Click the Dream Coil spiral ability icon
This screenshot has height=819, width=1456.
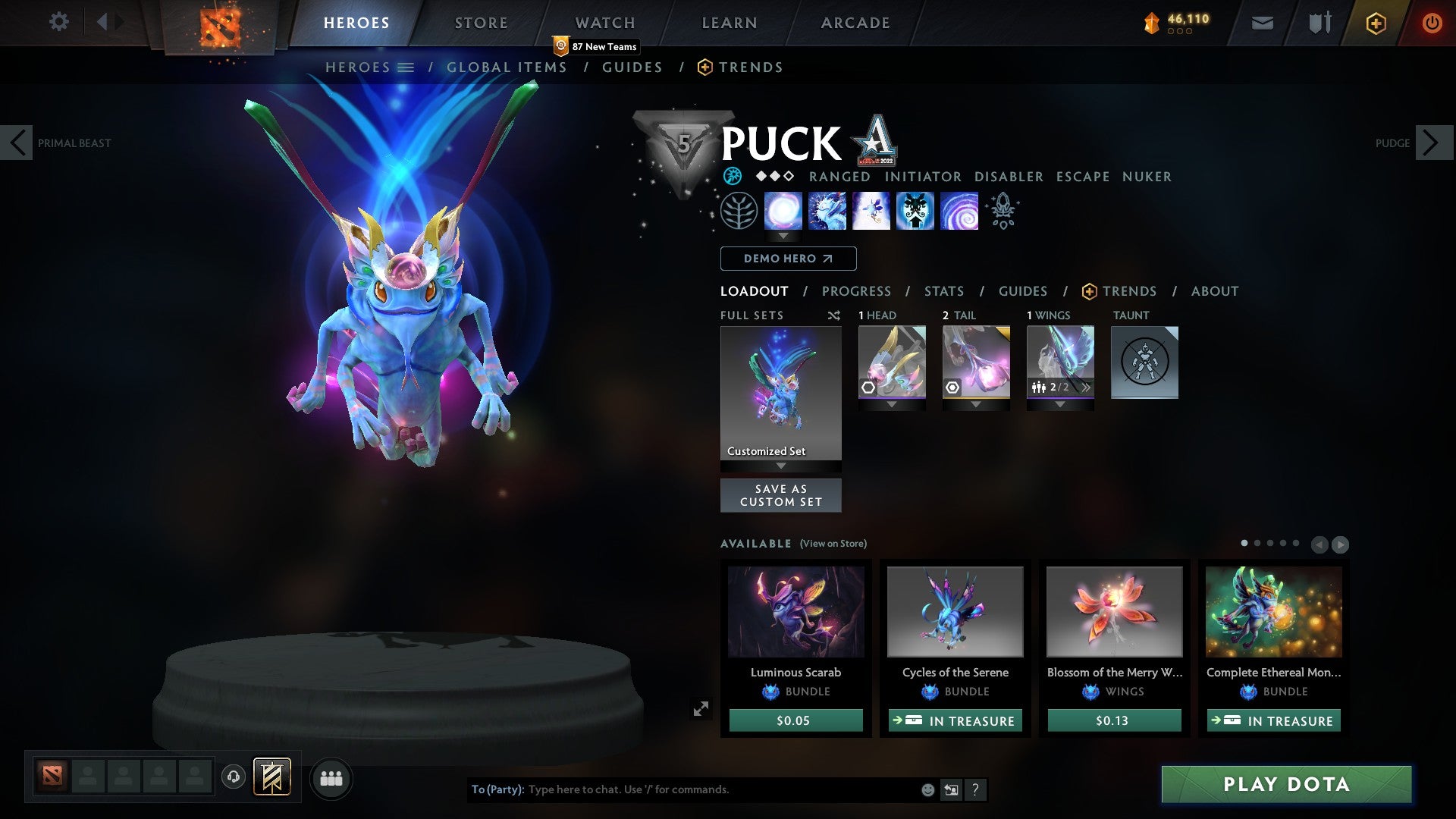click(959, 211)
